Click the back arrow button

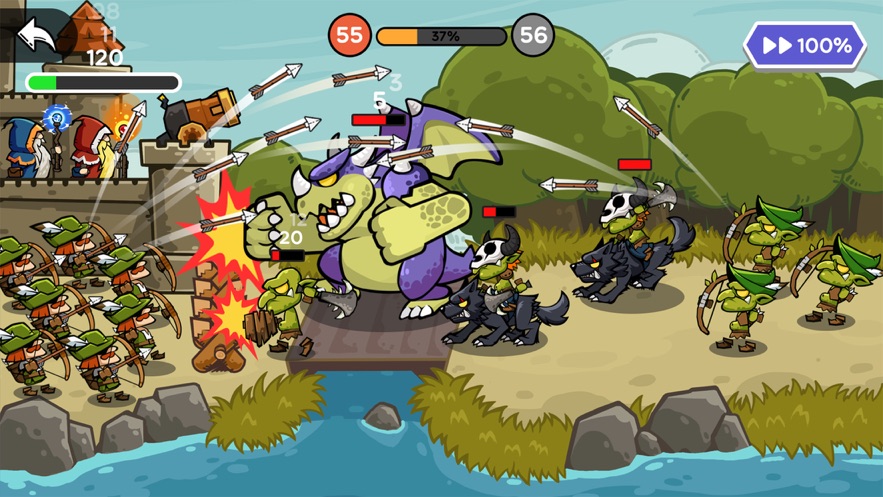[x=37, y=37]
